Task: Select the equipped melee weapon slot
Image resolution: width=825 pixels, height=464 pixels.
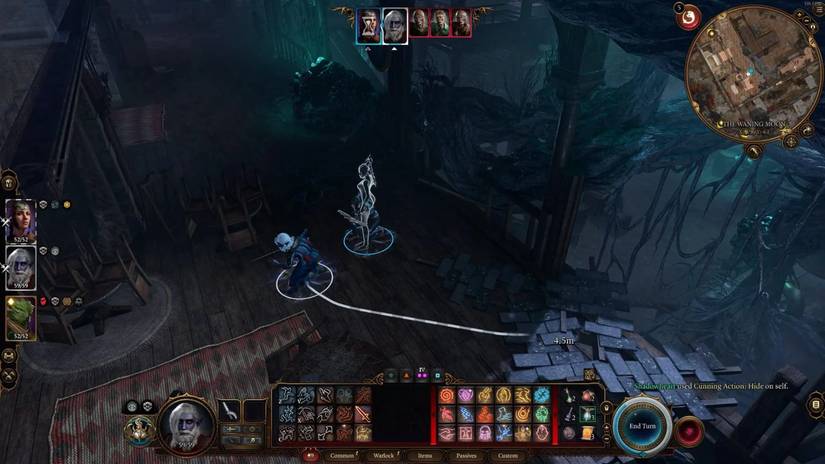Action: 230,411
